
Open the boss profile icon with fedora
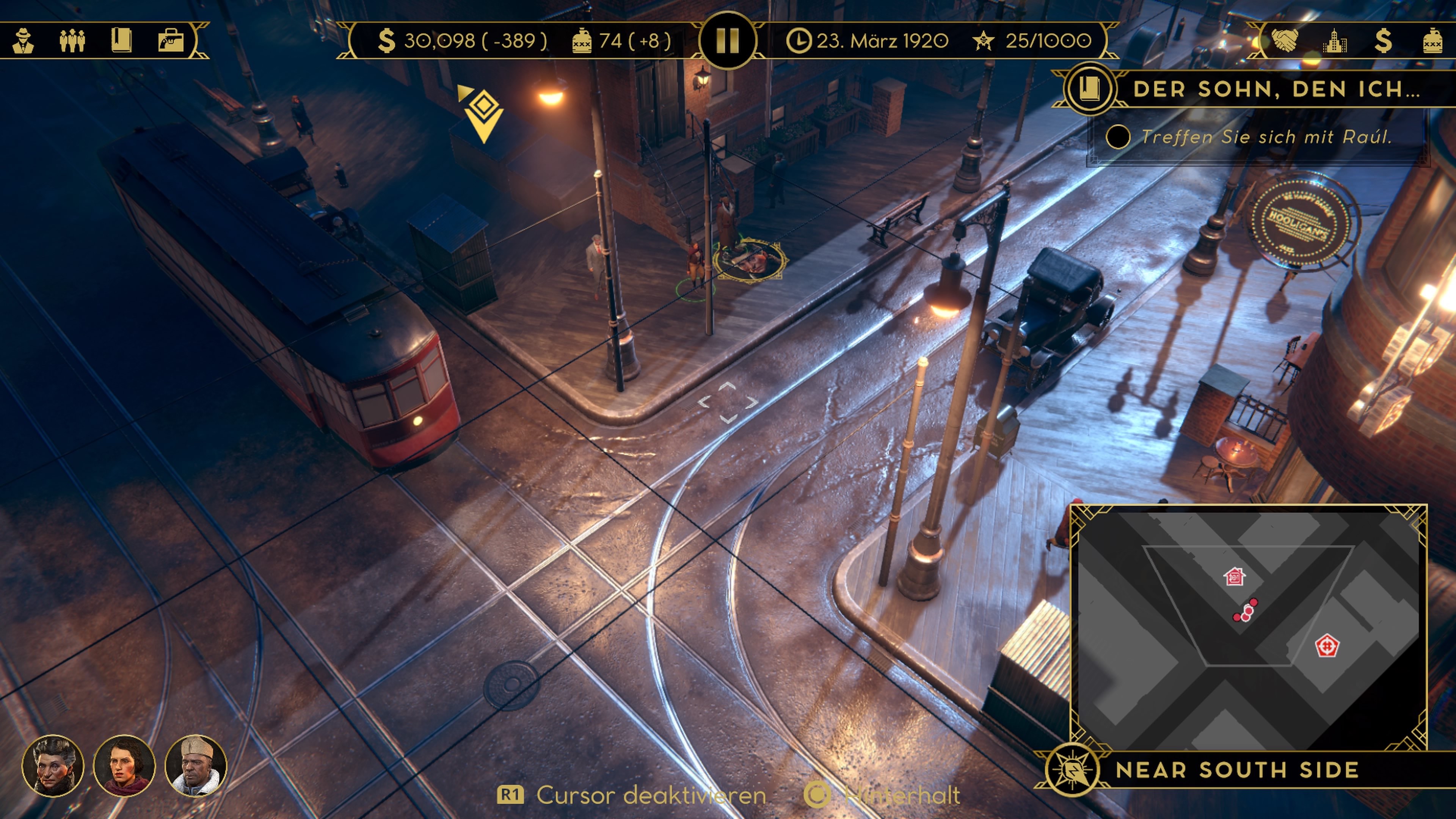coord(23,41)
